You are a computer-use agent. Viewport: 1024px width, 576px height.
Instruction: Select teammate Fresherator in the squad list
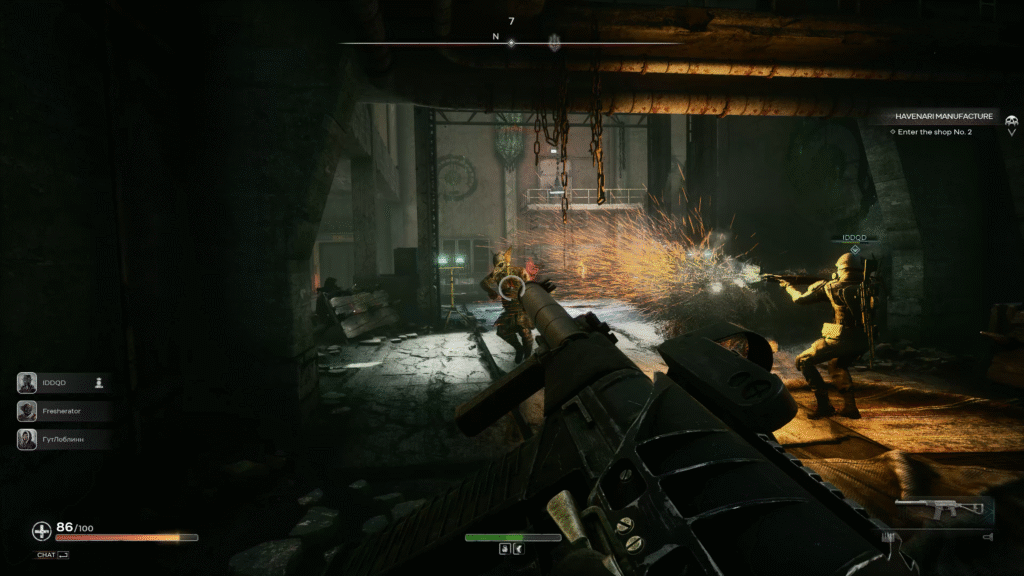[x=60, y=410]
